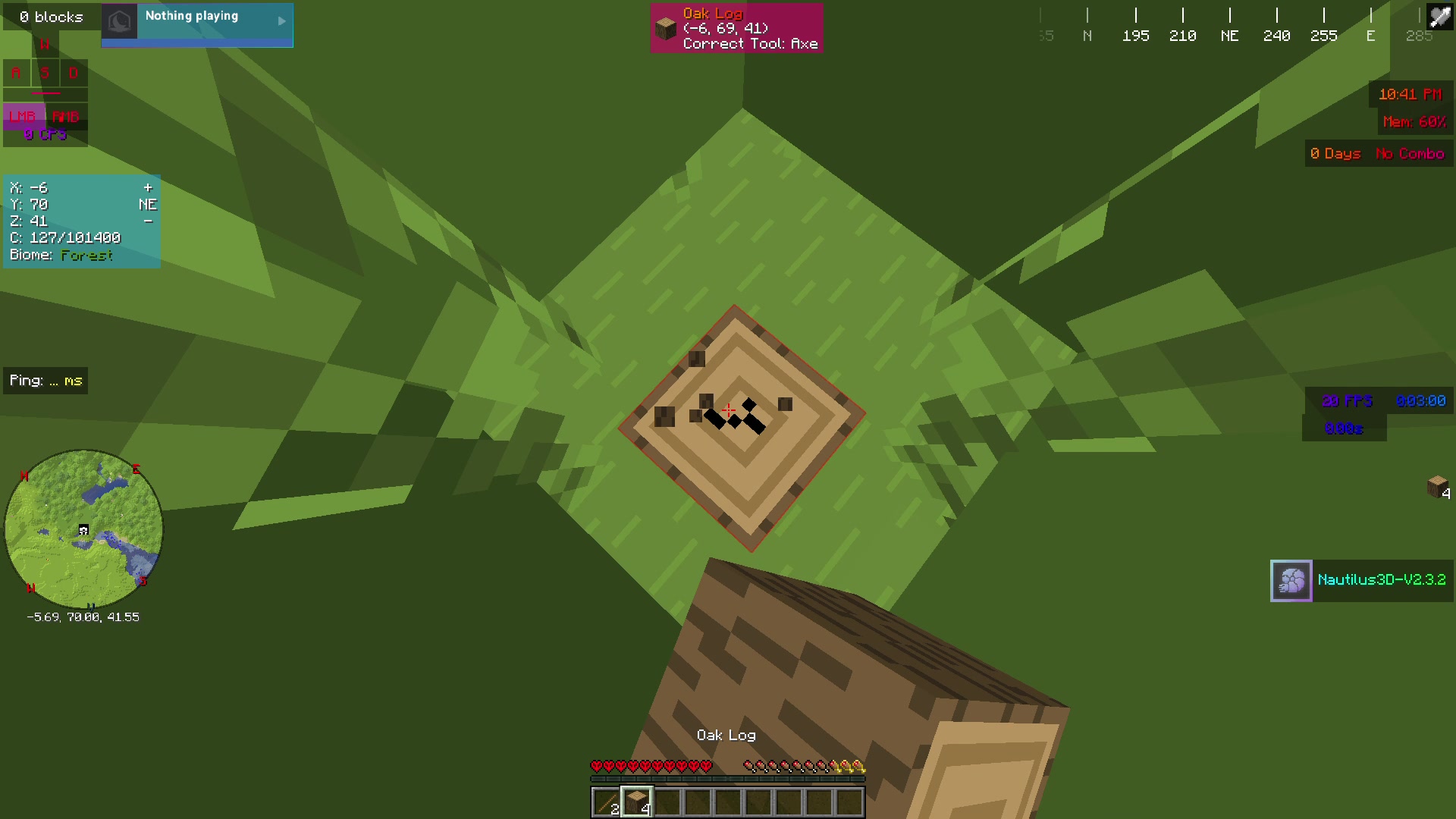Click the oak log icon in the block info popup

[x=666, y=28]
